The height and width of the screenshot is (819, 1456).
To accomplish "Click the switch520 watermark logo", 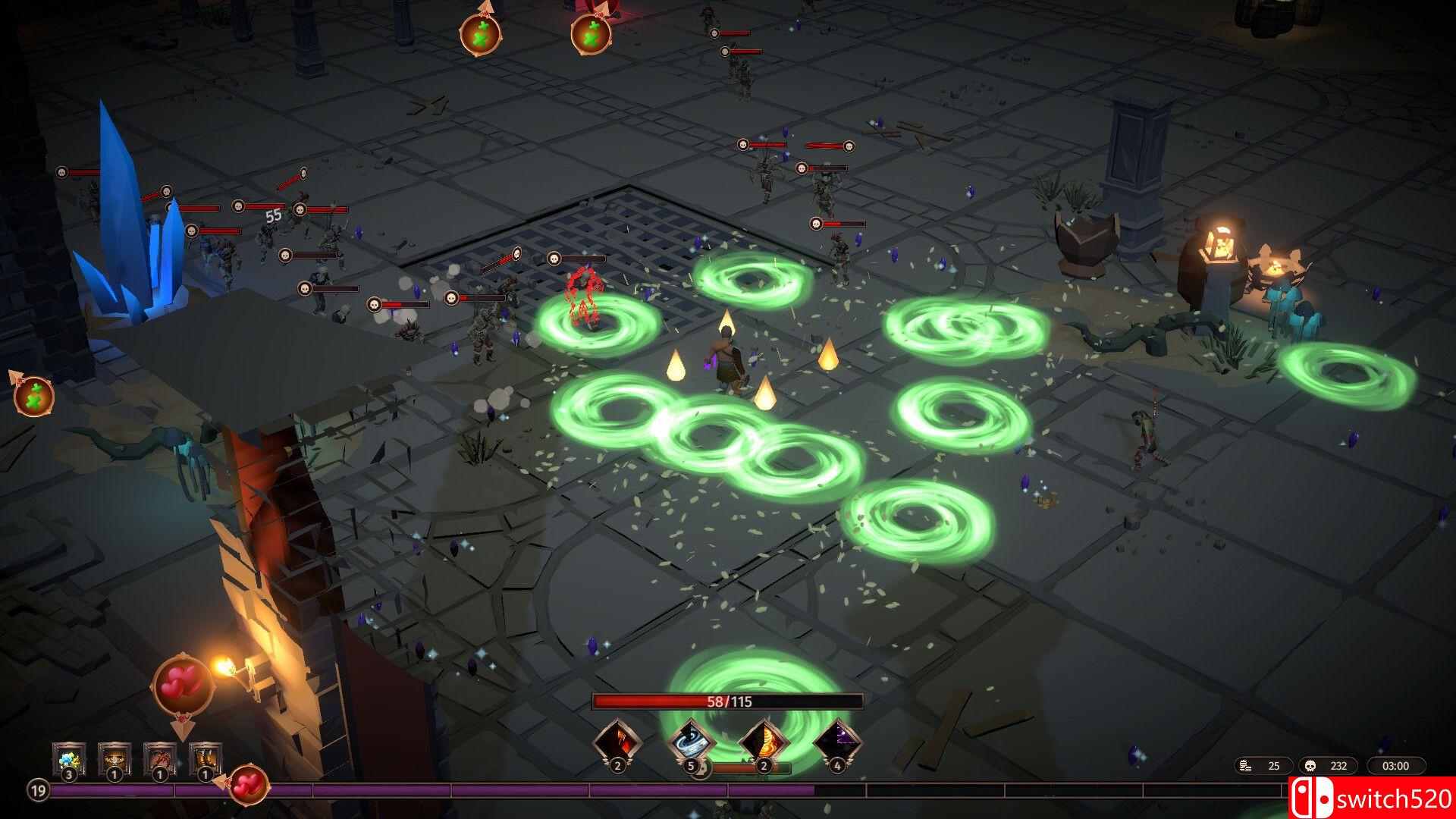I will 1371,799.
